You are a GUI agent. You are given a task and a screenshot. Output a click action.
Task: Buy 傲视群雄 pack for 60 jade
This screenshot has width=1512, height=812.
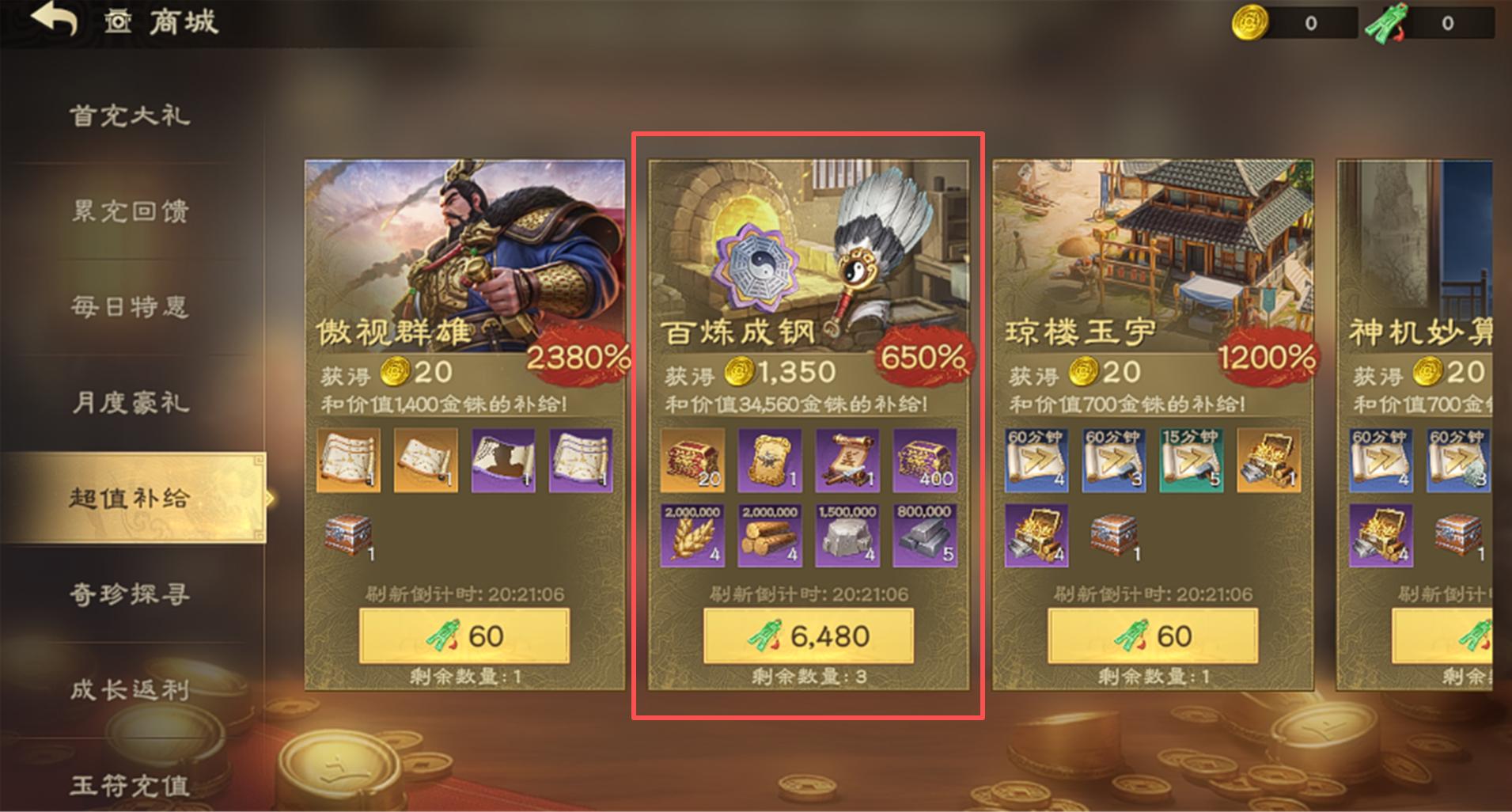point(464,636)
